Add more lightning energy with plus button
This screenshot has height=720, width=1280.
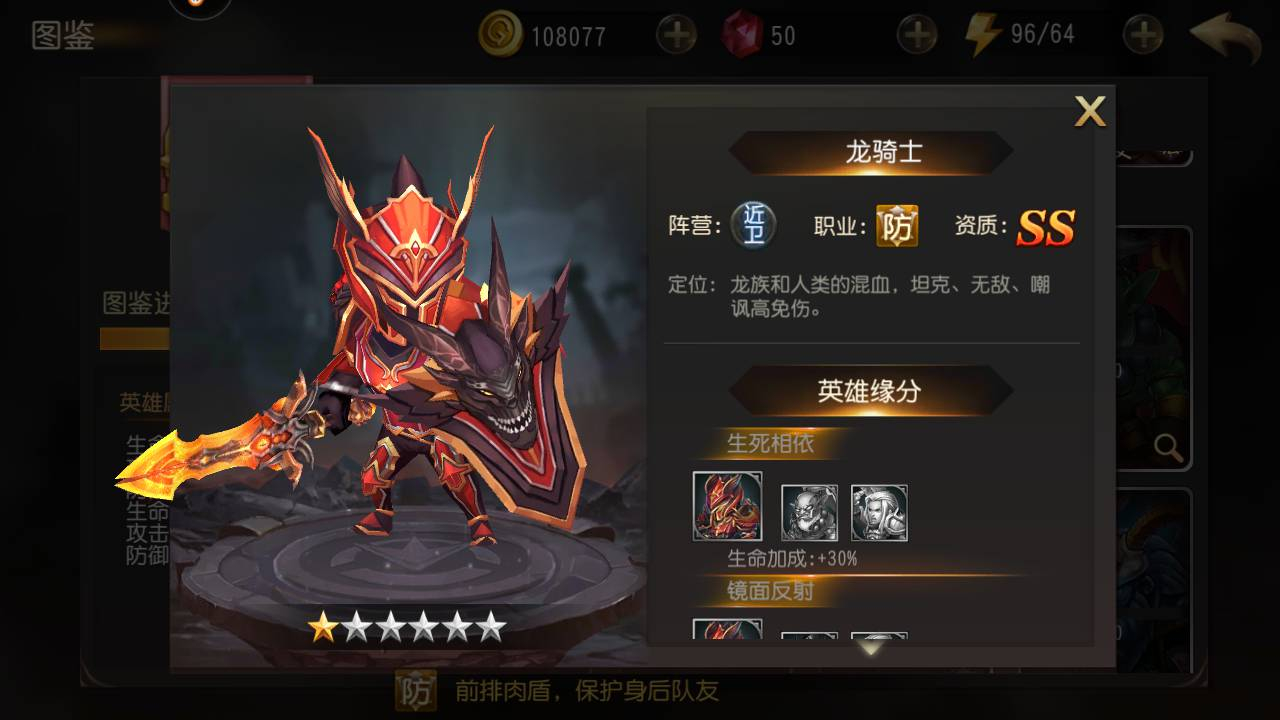(1142, 36)
